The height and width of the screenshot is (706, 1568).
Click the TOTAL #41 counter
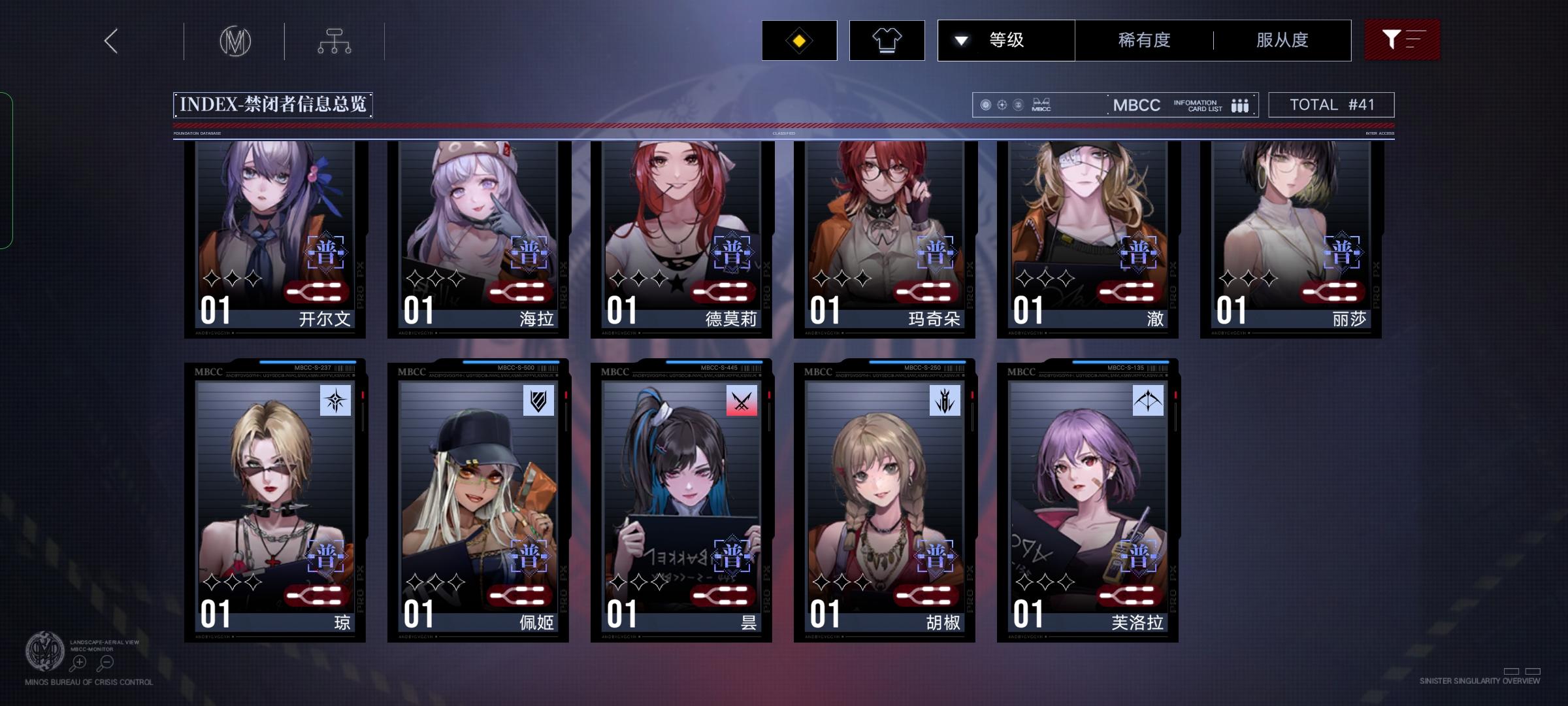point(1331,104)
